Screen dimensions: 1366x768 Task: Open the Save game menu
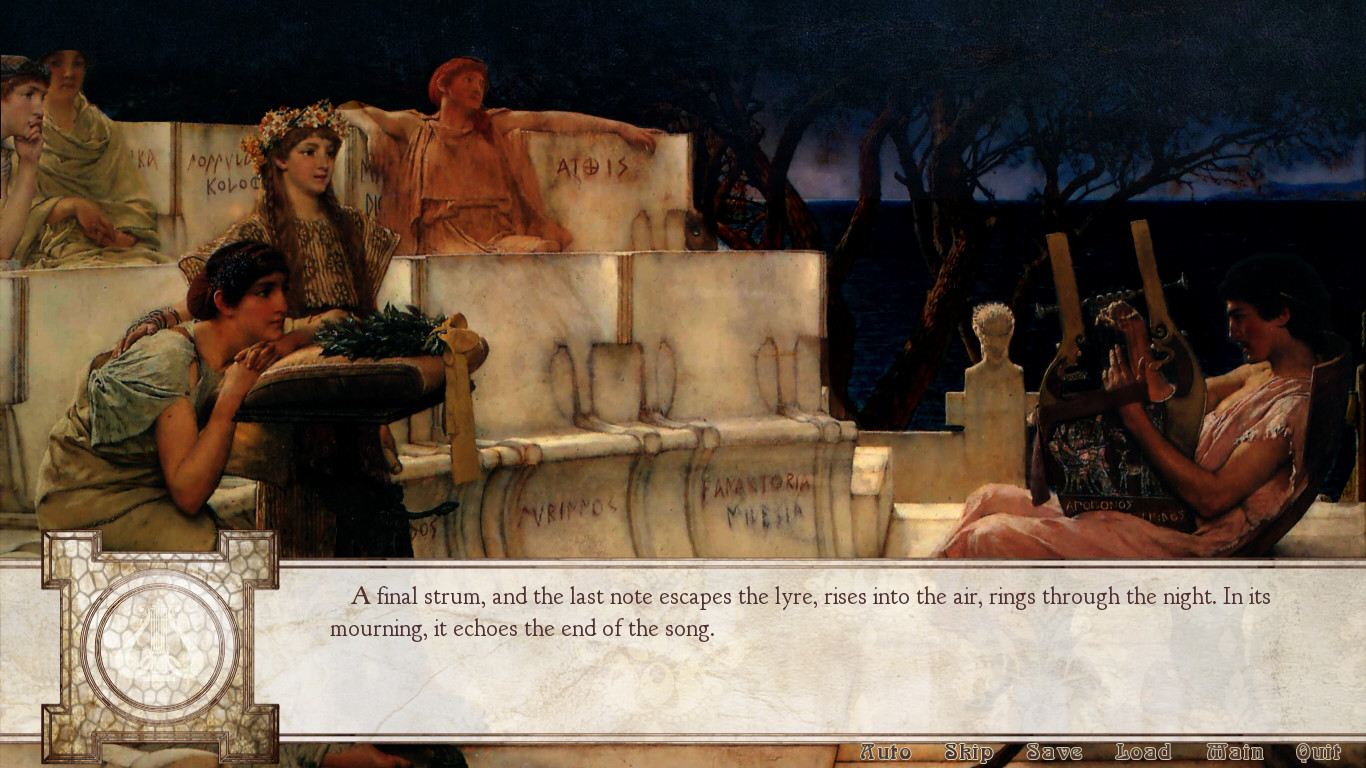[1054, 752]
